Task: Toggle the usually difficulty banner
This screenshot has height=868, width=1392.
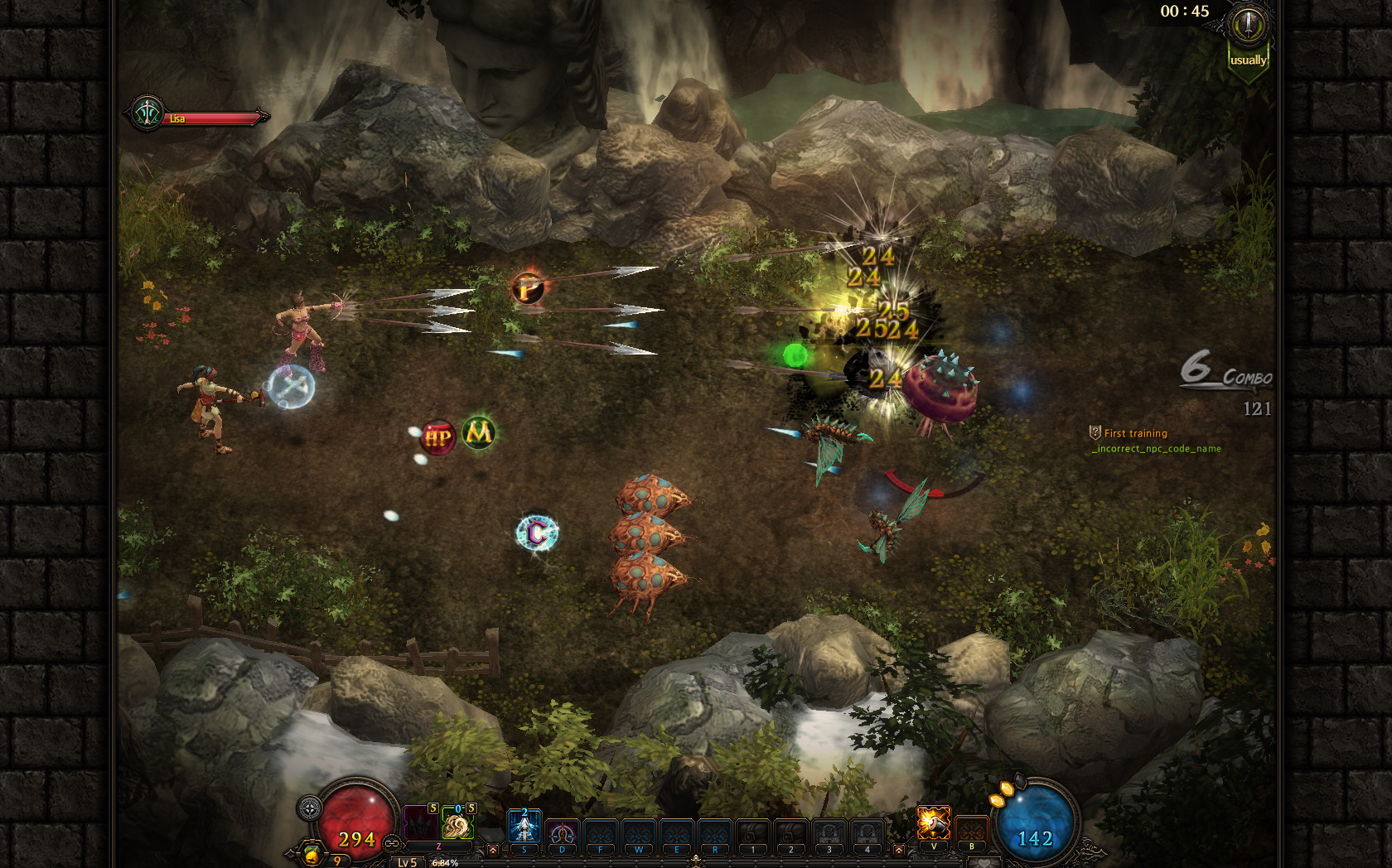Action: click(x=1249, y=60)
